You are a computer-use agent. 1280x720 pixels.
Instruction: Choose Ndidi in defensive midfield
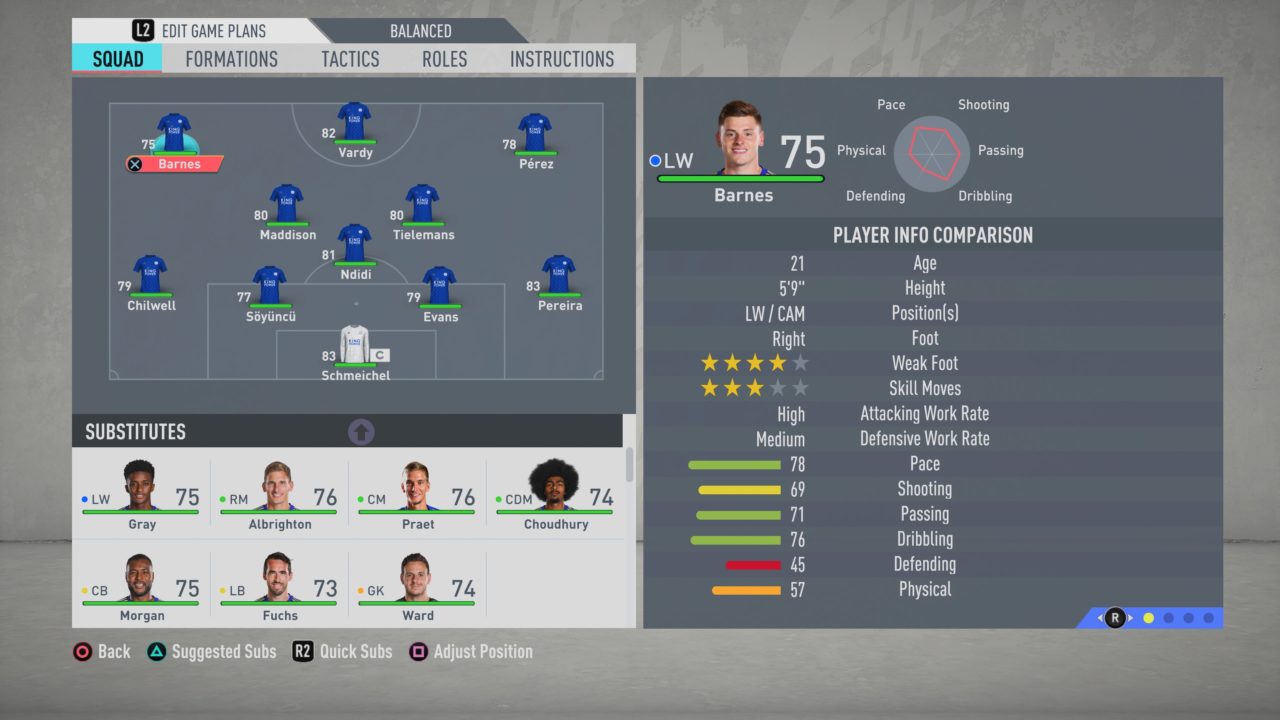354,246
